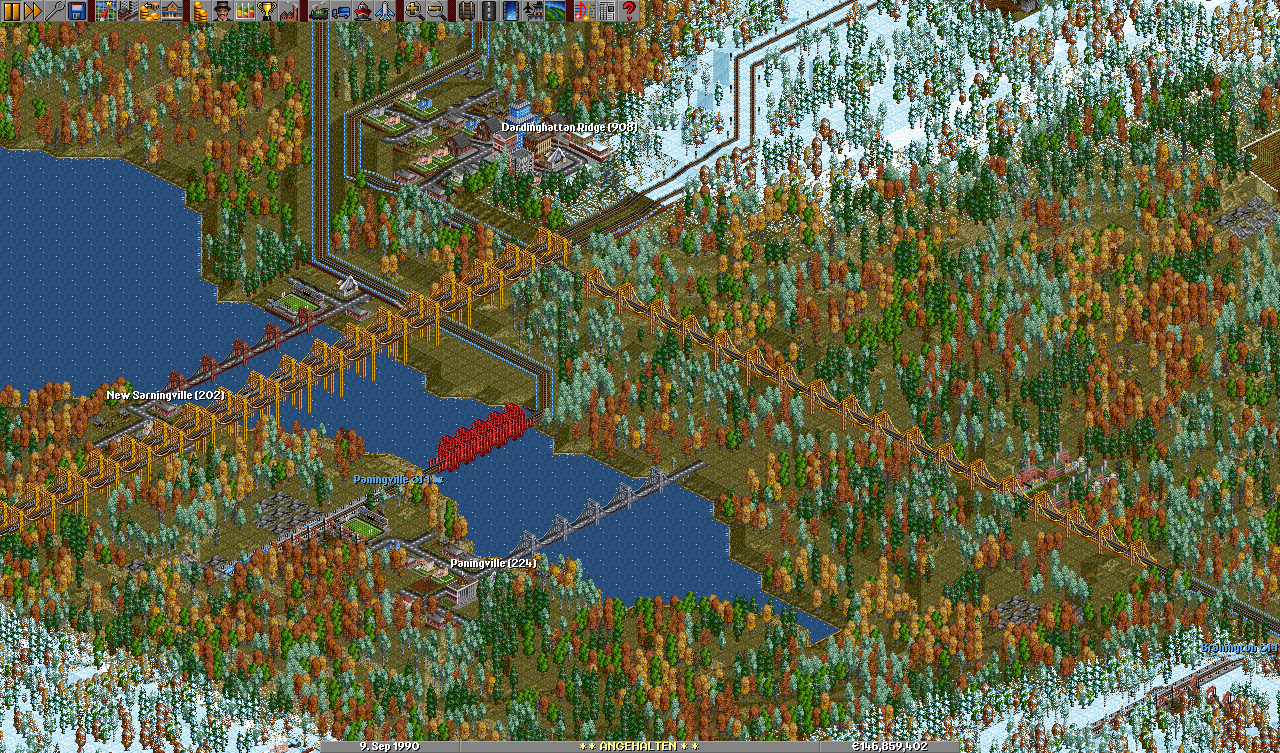Open the floppy disk save game menu
The width and height of the screenshot is (1280, 753).
[x=77, y=11]
